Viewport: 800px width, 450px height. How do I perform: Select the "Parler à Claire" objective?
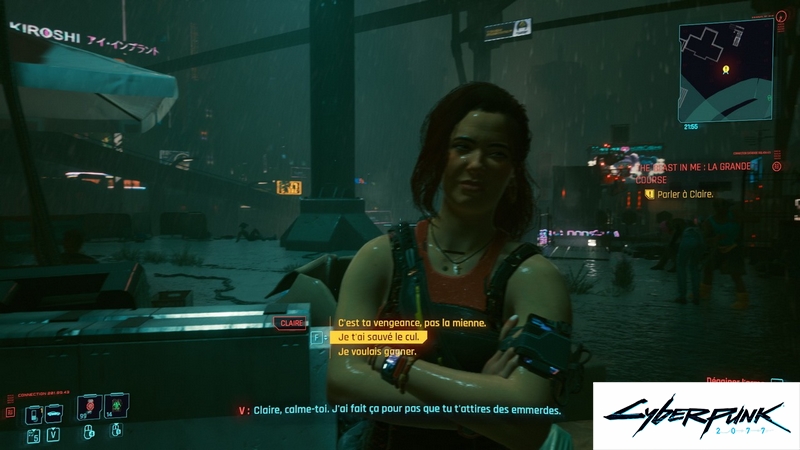click(685, 194)
